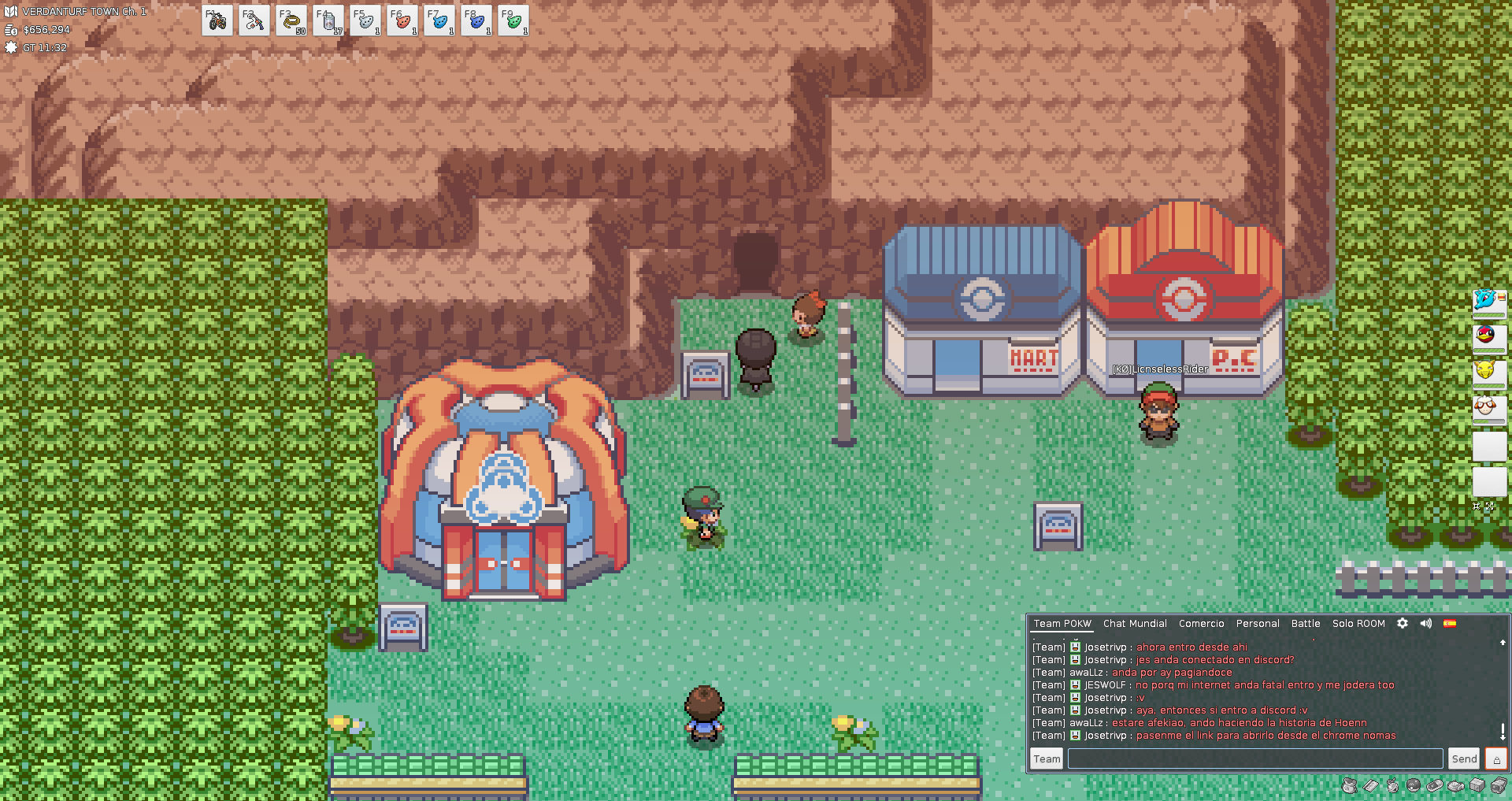Open the Comercio chat tab
Image resolution: width=1512 pixels, height=801 pixels.
pyautogui.click(x=1201, y=623)
